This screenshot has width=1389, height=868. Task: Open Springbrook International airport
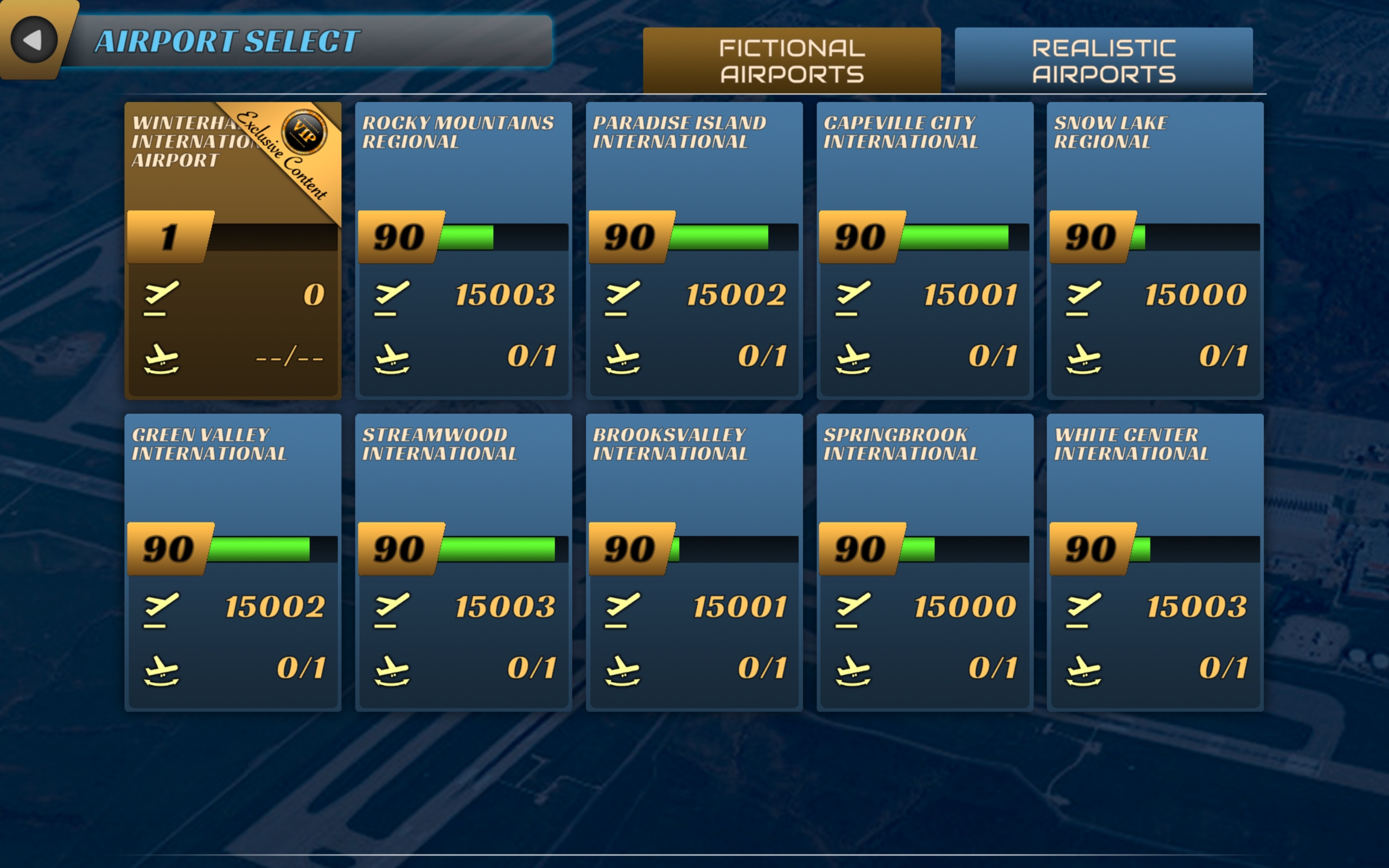click(x=925, y=563)
